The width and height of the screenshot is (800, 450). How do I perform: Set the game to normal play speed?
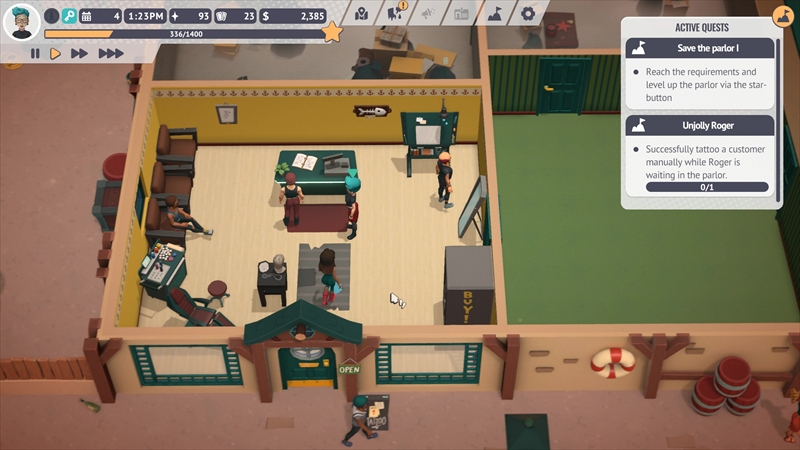[x=56, y=54]
